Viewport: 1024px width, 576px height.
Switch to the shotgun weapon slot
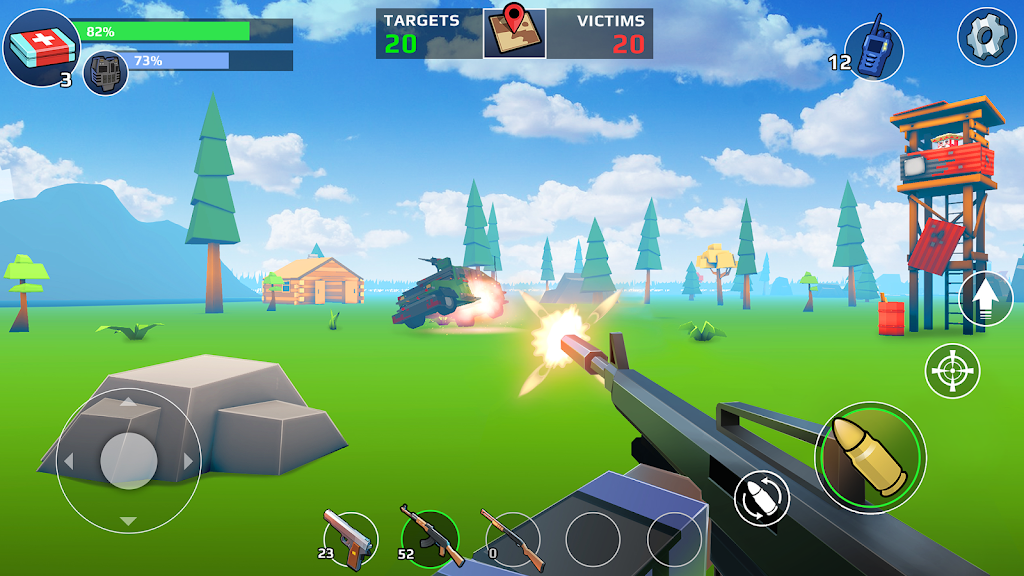click(512, 537)
